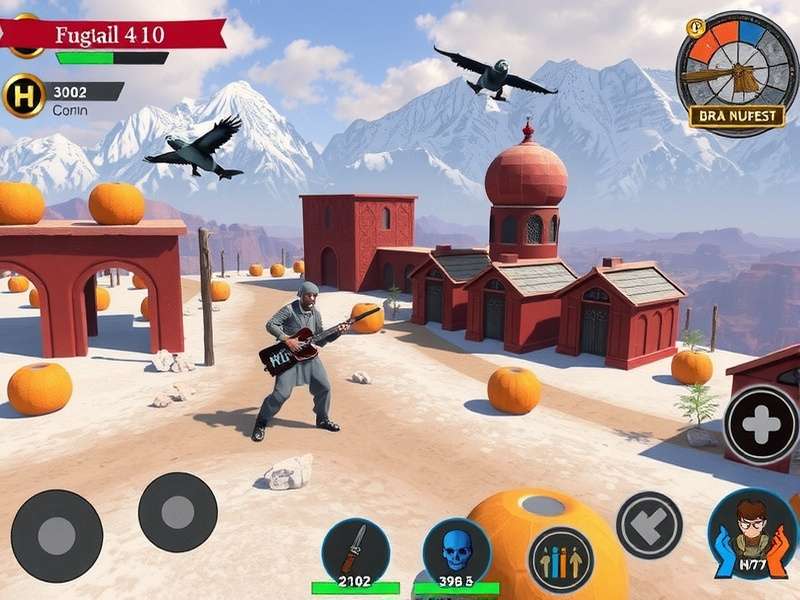Screen dimensions: 800x600
Task: Open the character portrait with glasses
Action: tap(752, 535)
